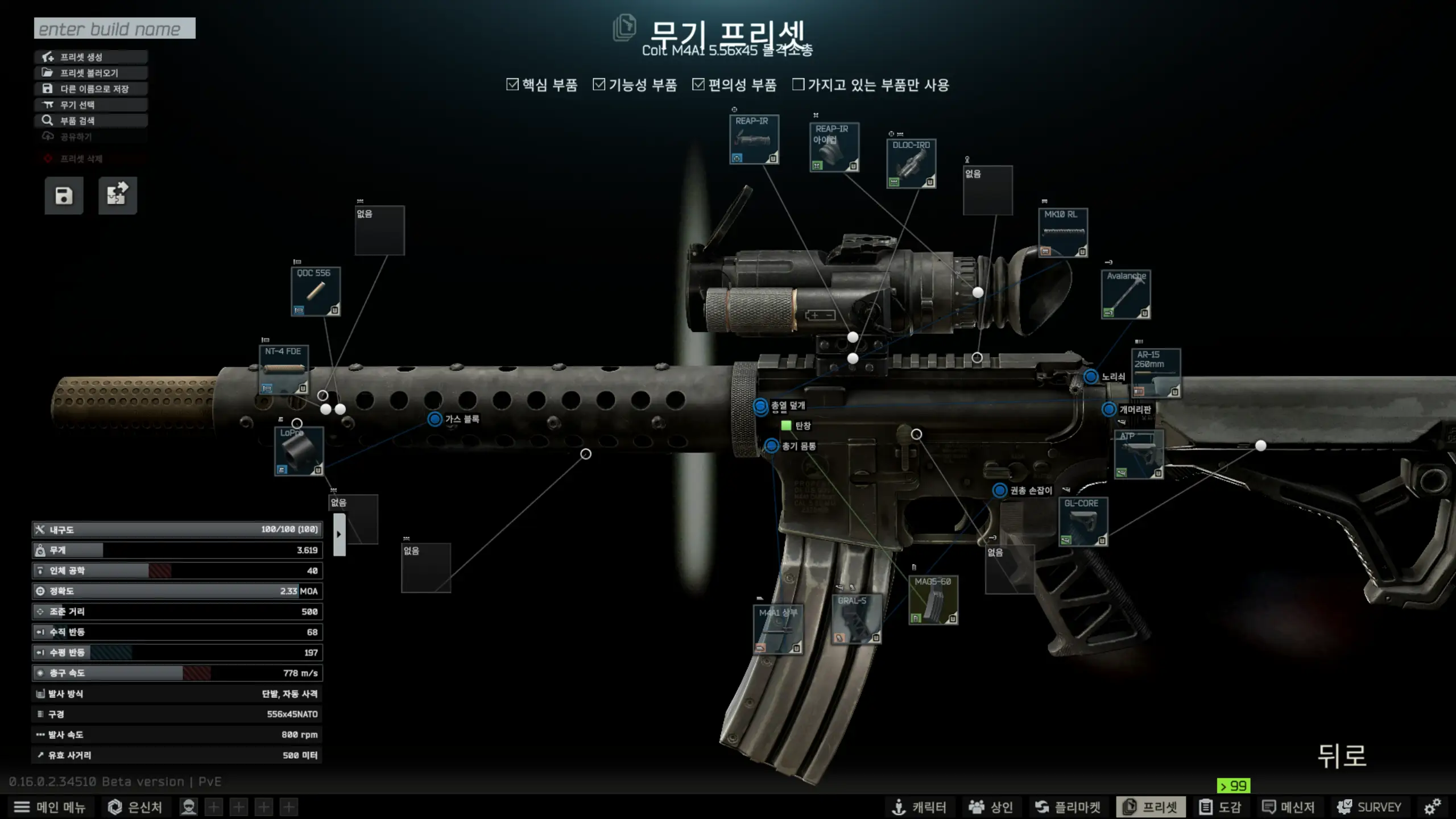Click the build name input field
The width and height of the screenshot is (1456, 819).
pyautogui.click(x=114, y=28)
